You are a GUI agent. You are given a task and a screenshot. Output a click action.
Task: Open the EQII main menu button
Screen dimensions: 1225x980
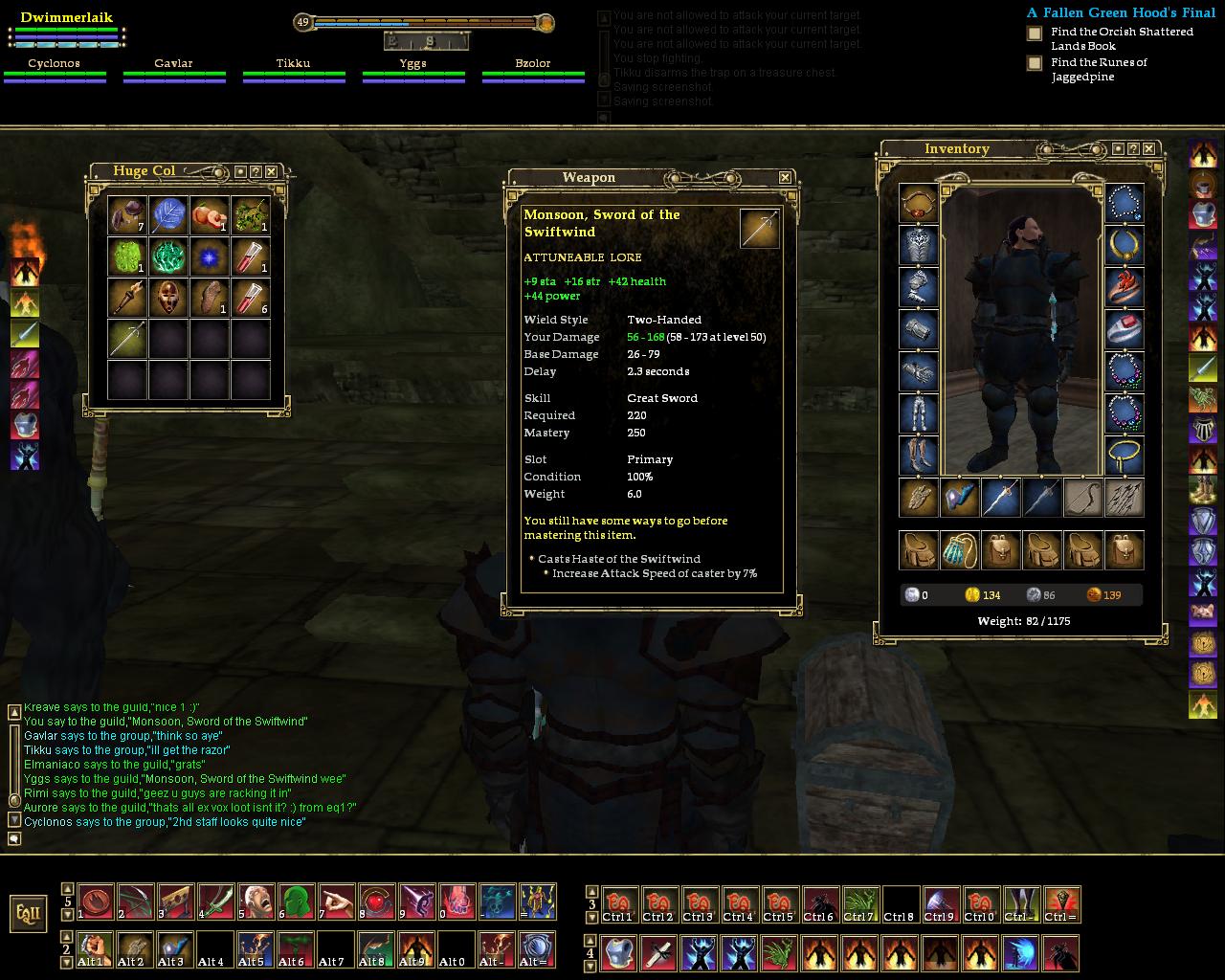coord(29,913)
